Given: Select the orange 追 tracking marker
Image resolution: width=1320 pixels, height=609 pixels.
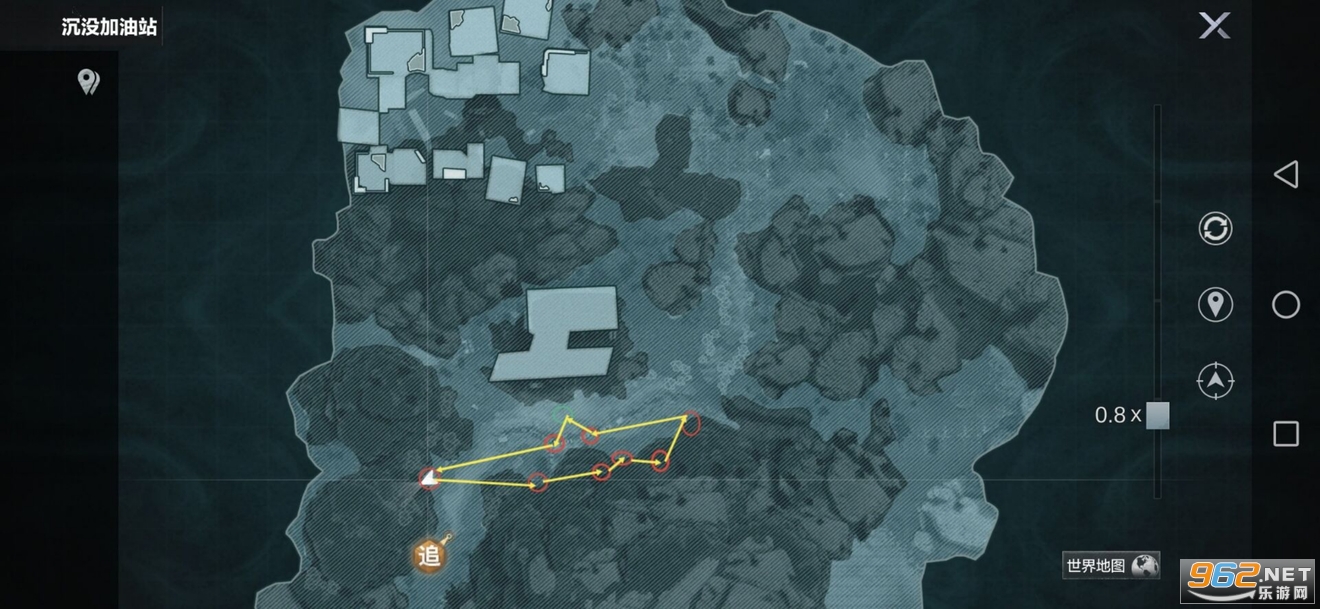Looking at the screenshot, I should tap(430, 555).
